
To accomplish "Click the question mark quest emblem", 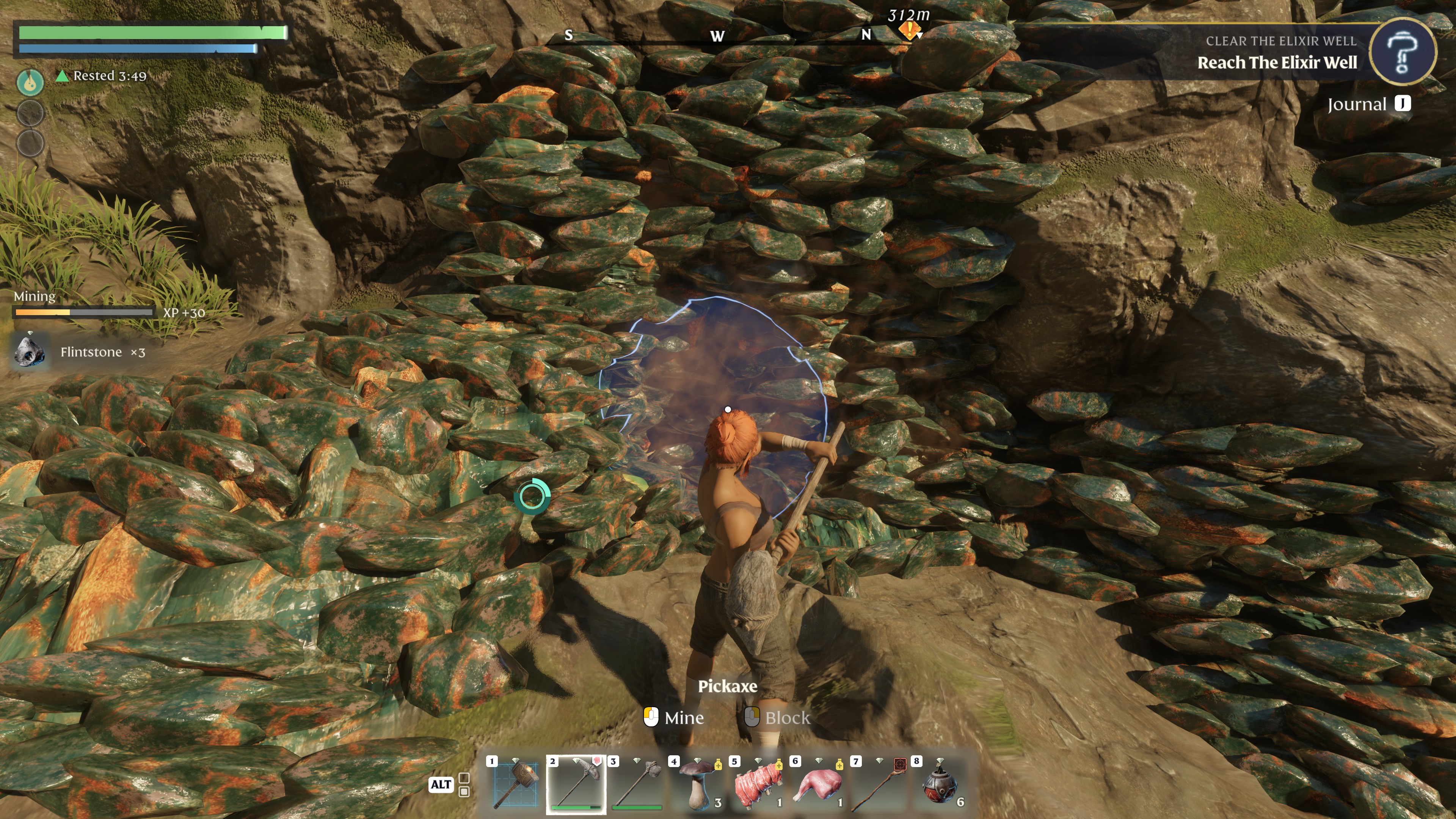I will point(1403,52).
